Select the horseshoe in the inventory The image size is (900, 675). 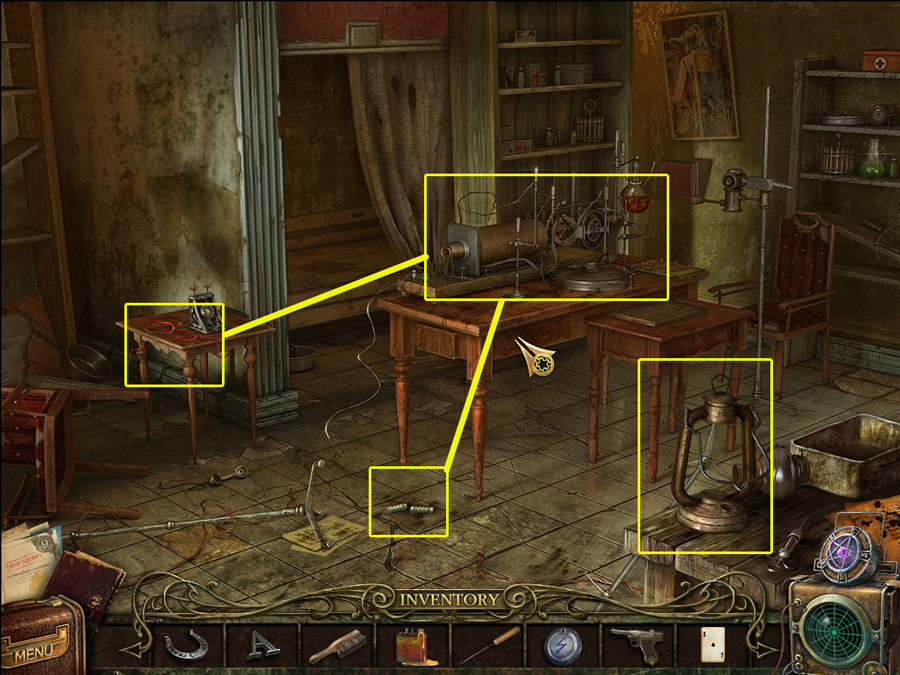(187, 644)
